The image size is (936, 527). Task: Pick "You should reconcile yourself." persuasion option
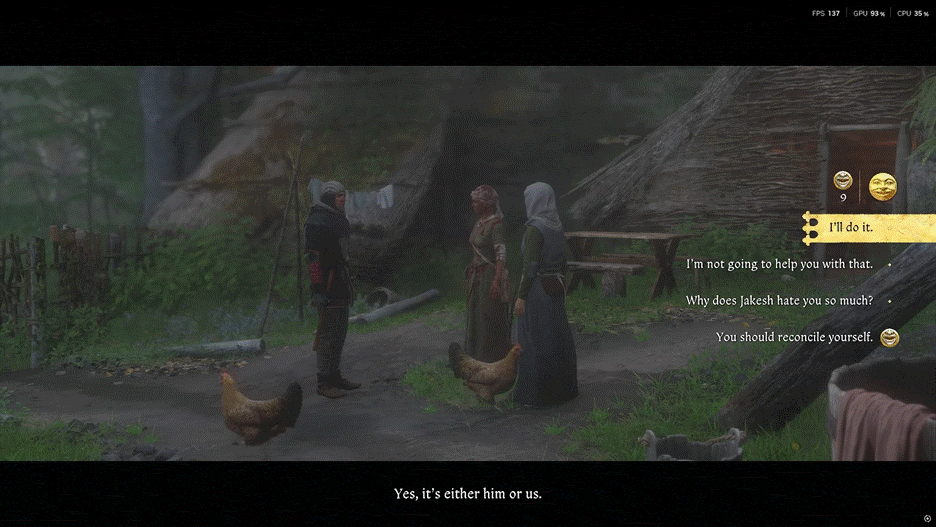coord(794,337)
